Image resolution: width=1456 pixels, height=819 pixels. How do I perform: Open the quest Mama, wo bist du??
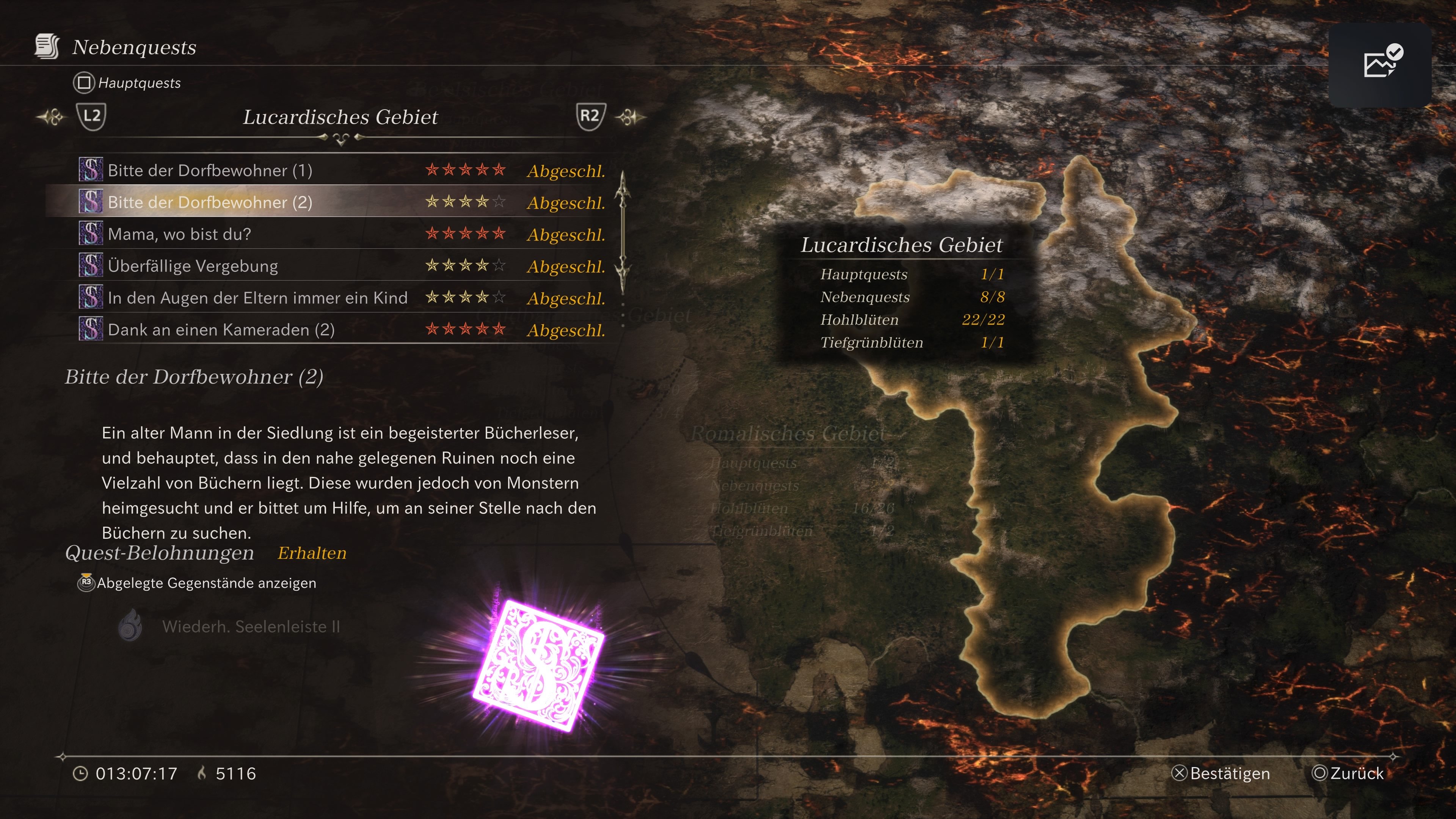tap(341, 234)
